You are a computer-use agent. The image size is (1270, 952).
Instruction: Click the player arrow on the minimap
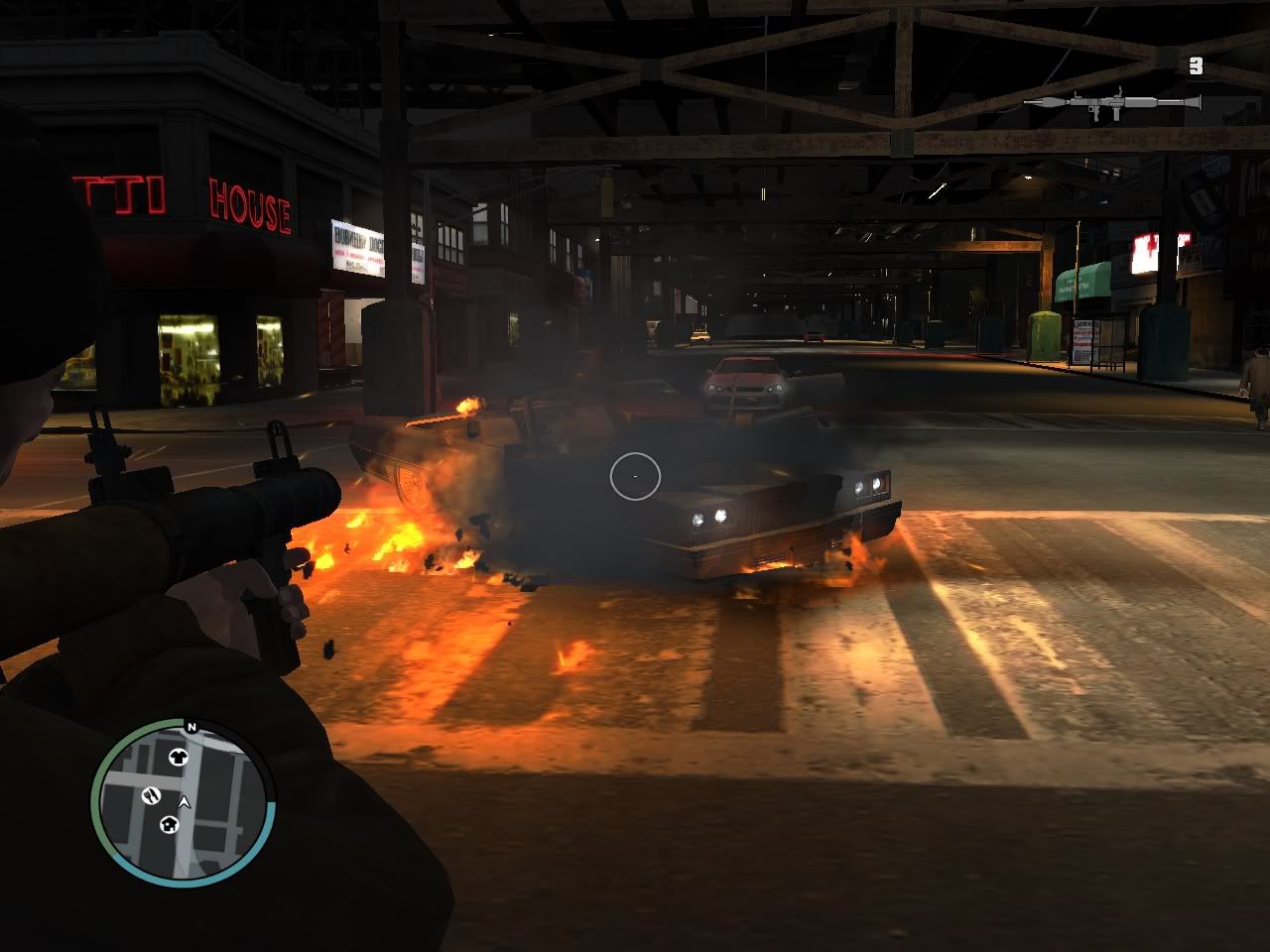tap(185, 801)
